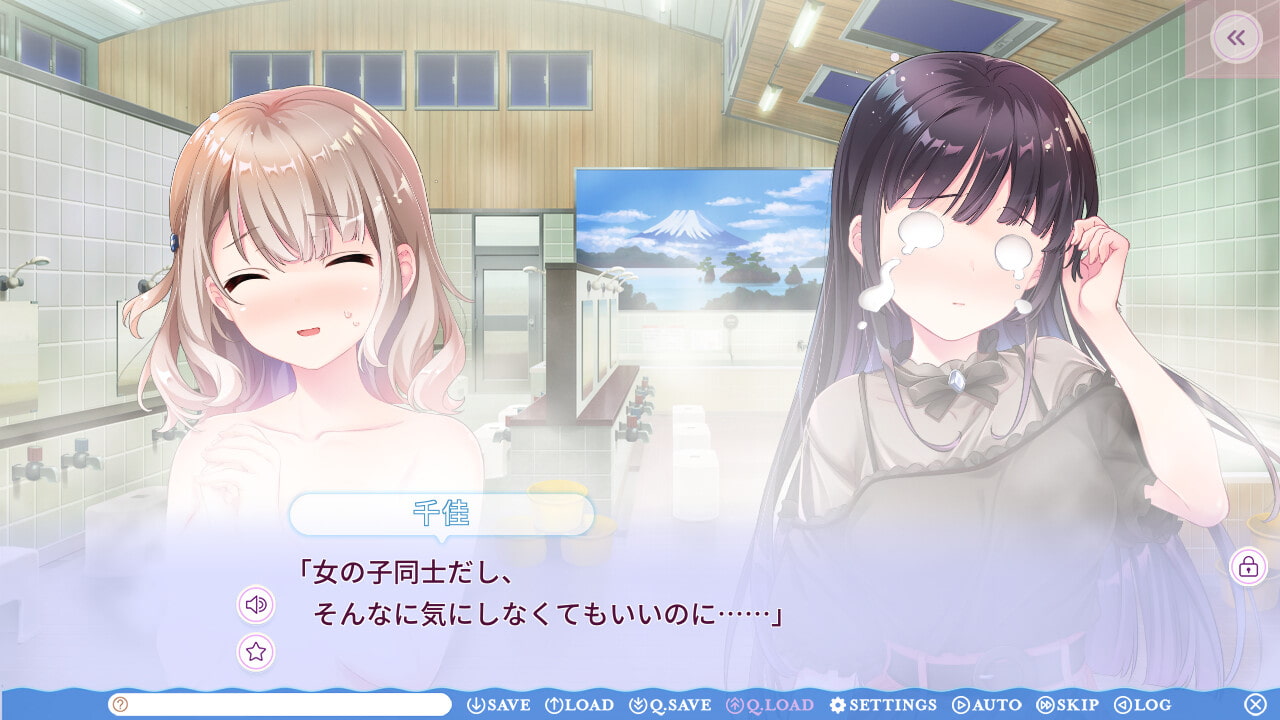Quick load with Q.LOAD
The width and height of the screenshot is (1280, 720).
770,705
